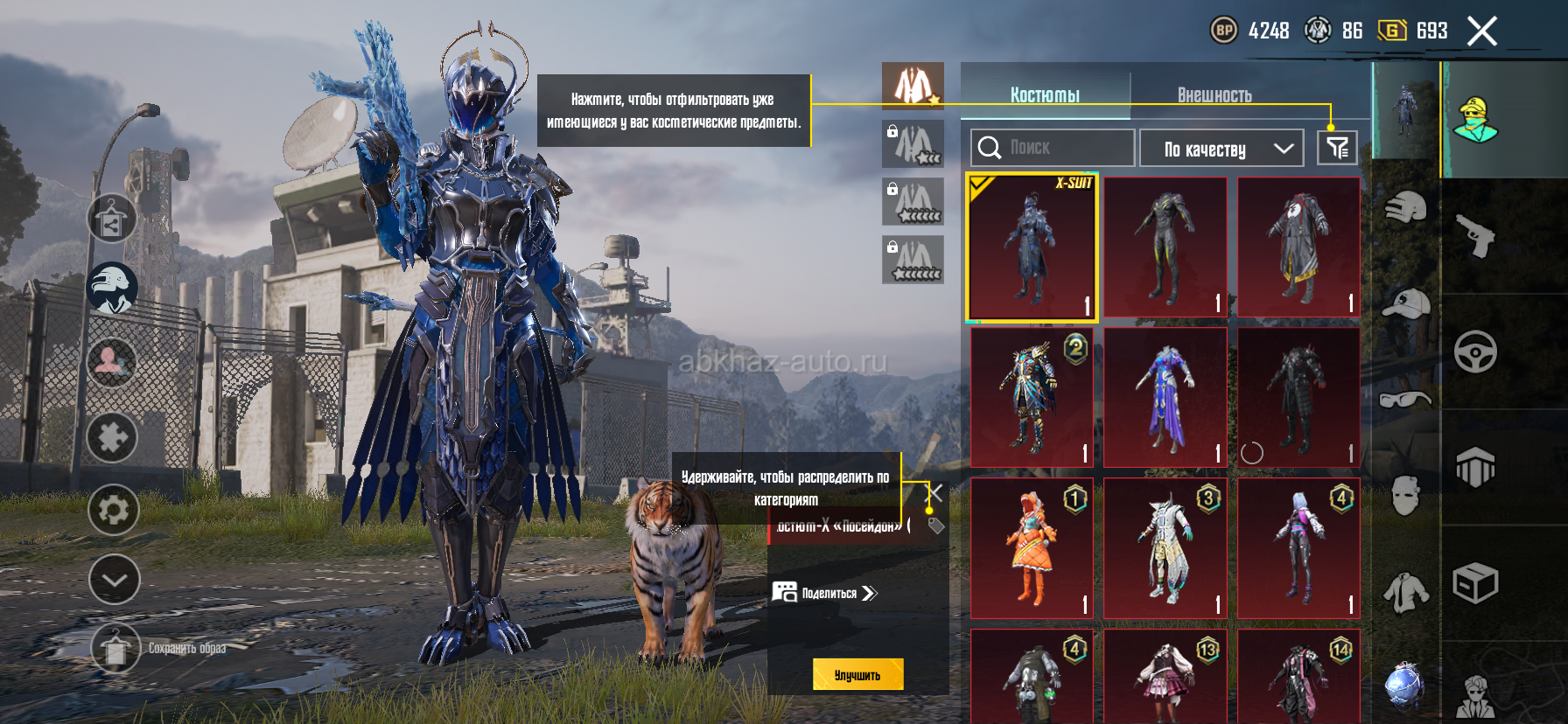The height and width of the screenshot is (724, 1568).
Task: Select the steering wheel vehicle category
Action: pos(1475,352)
